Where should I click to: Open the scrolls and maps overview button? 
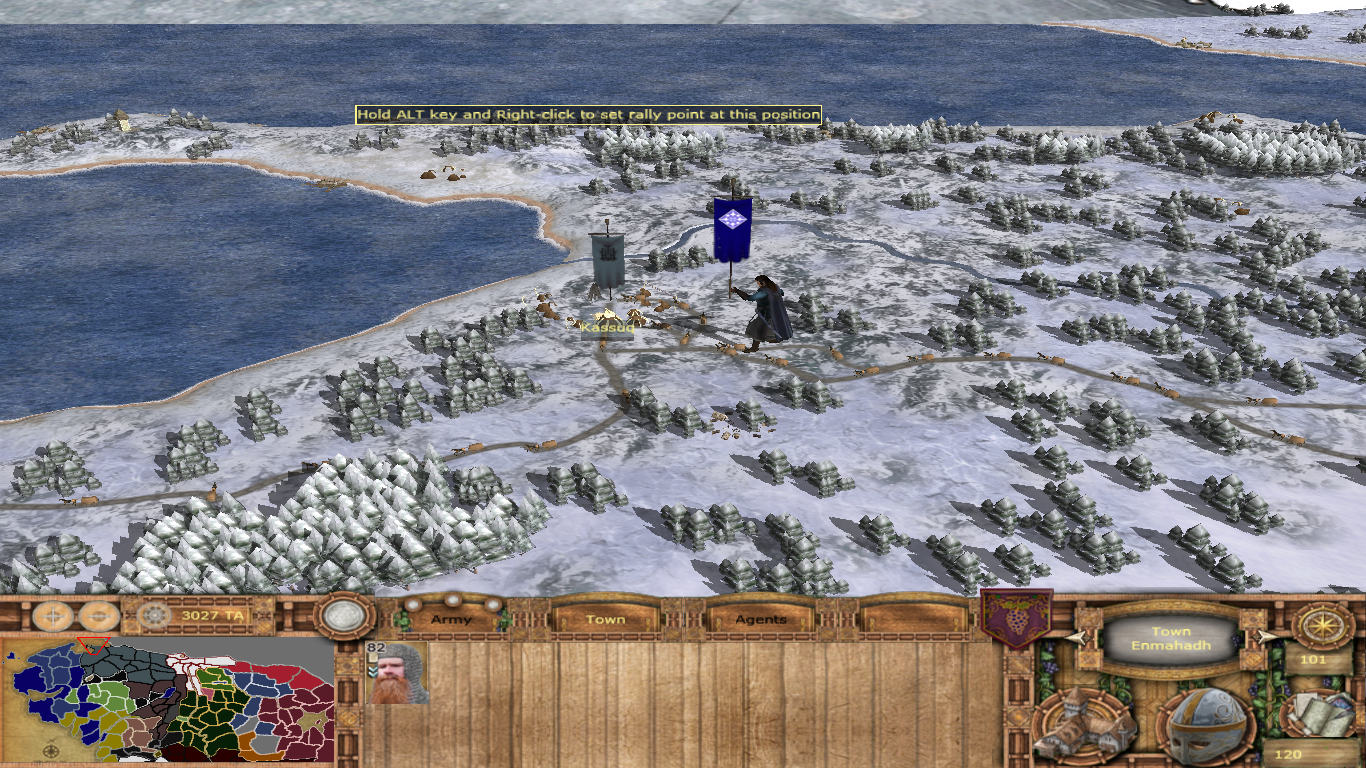(x=1317, y=713)
